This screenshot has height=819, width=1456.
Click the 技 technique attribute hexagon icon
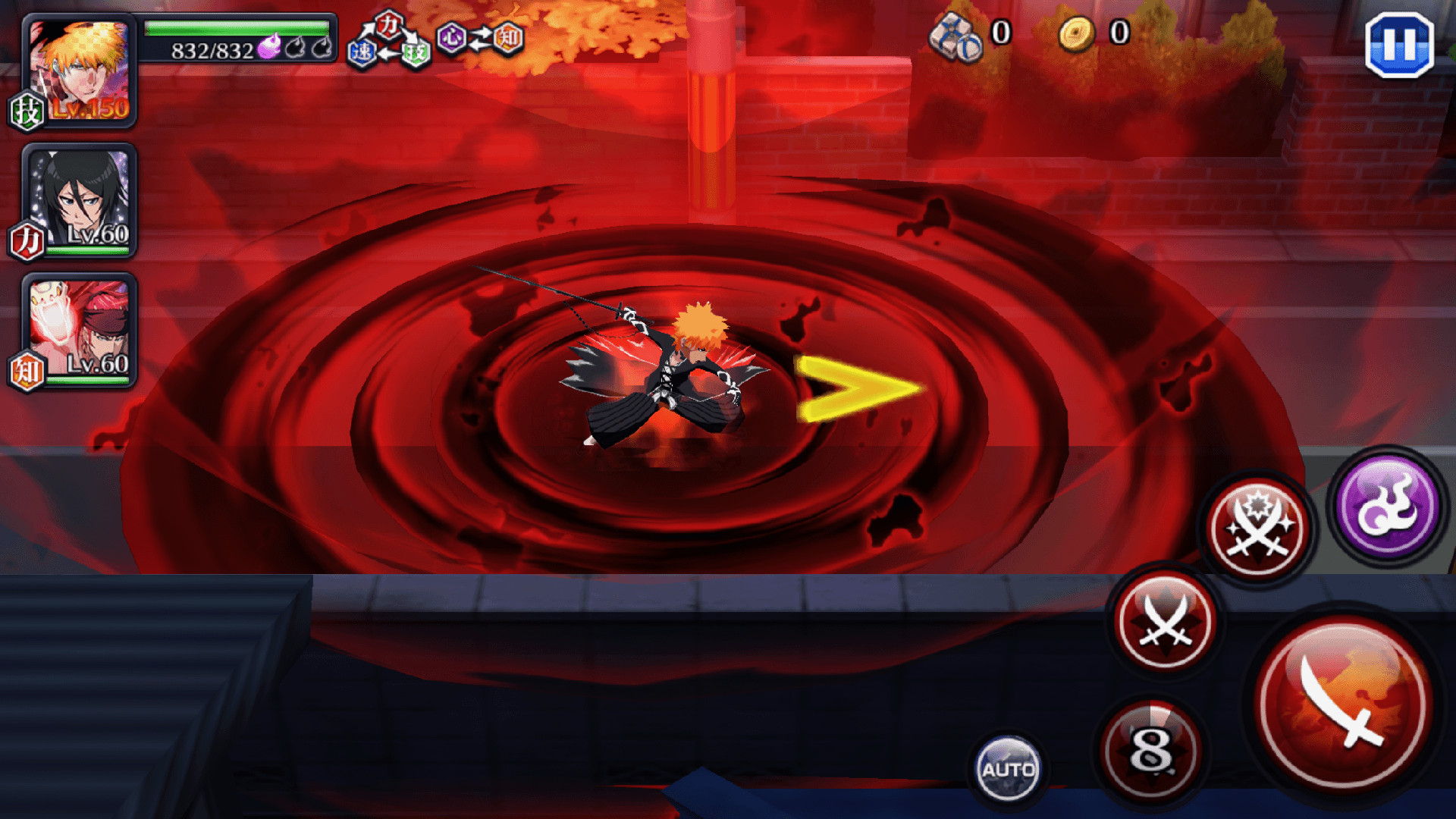[415, 55]
